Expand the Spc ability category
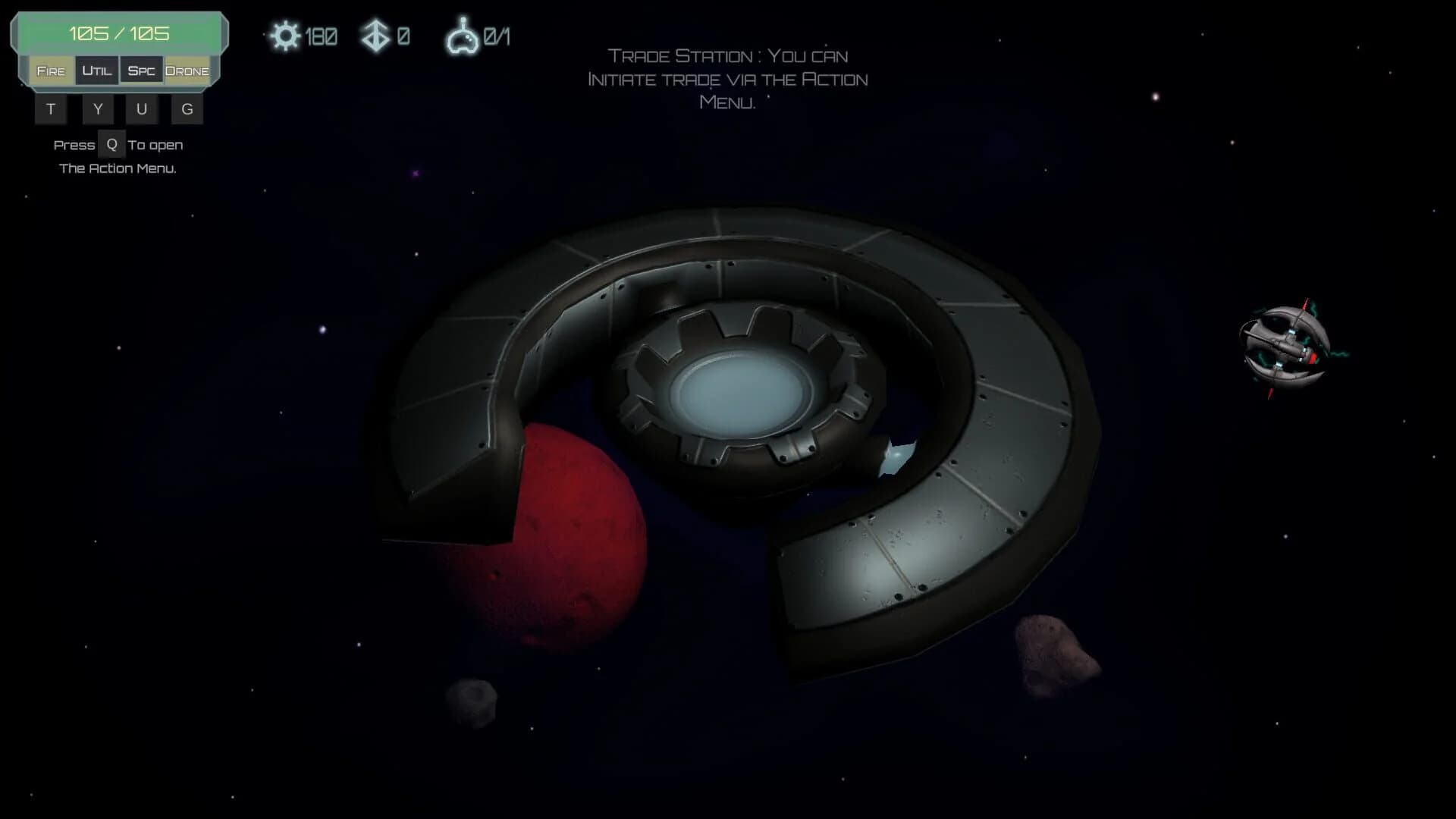This screenshot has height=819, width=1456. pyautogui.click(x=143, y=71)
